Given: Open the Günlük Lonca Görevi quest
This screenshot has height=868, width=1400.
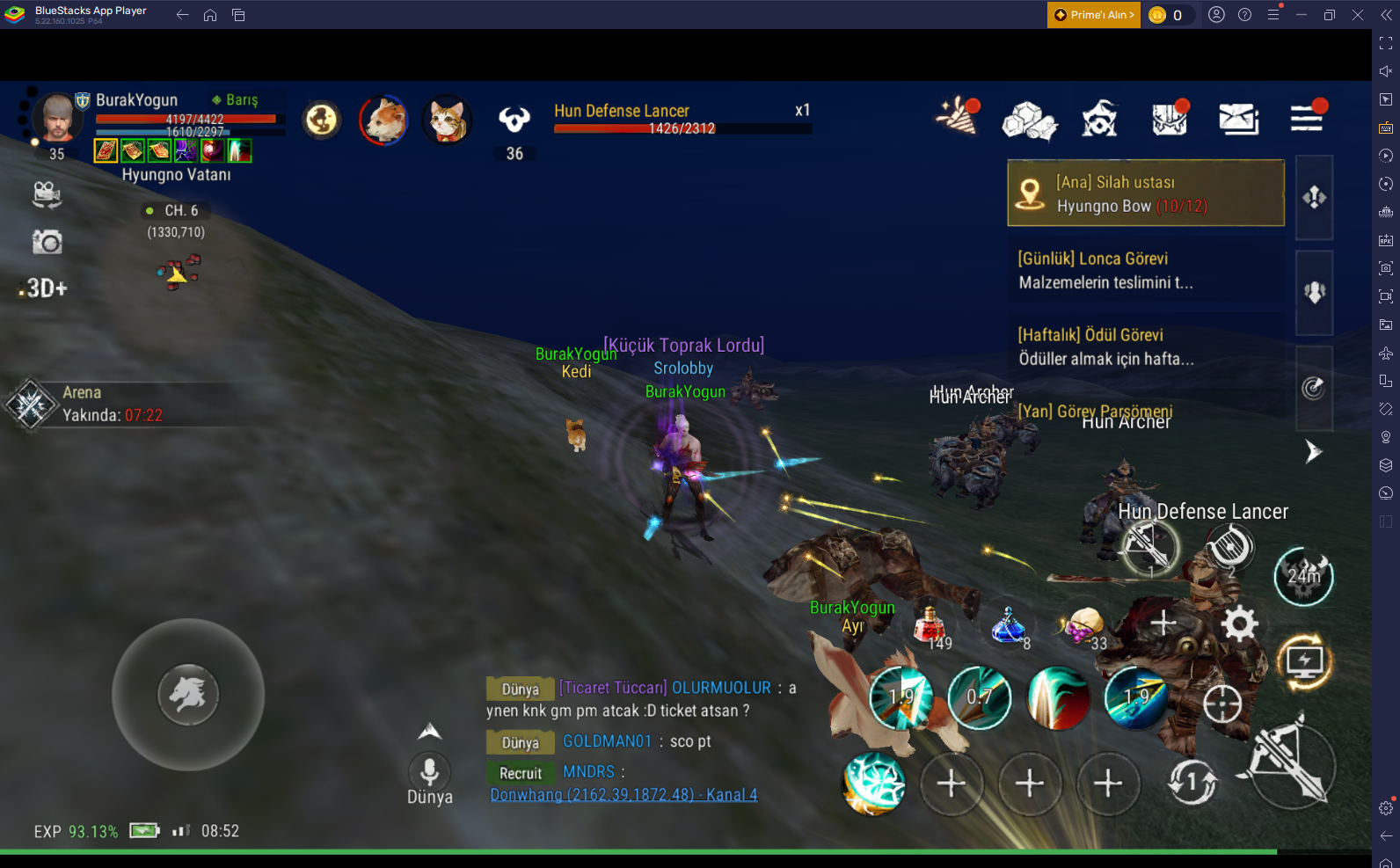Looking at the screenshot, I should pyautogui.click(x=1145, y=270).
